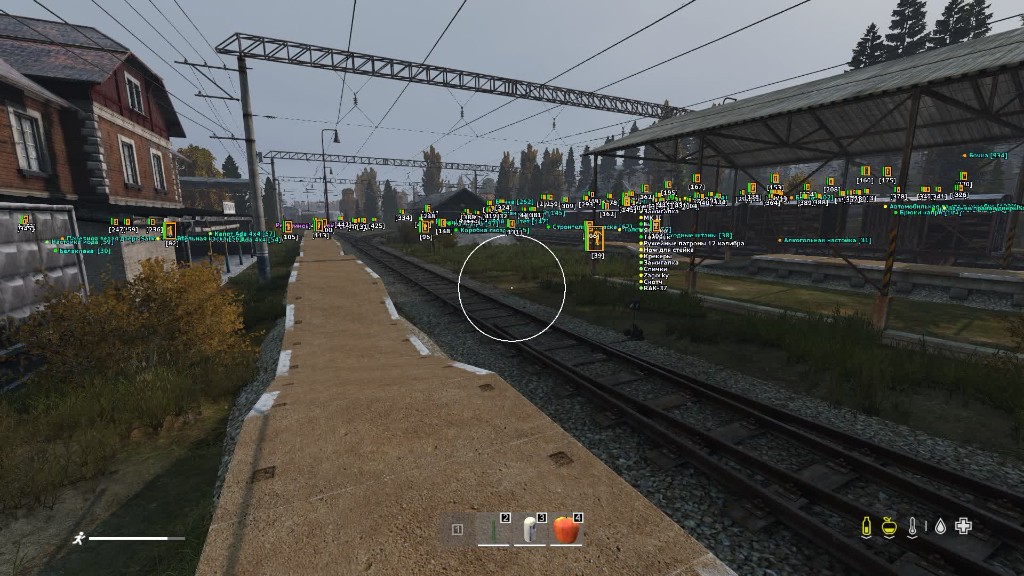Choose the white item in hotbar slot 3
1024x576 pixels.
pyautogui.click(x=530, y=529)
